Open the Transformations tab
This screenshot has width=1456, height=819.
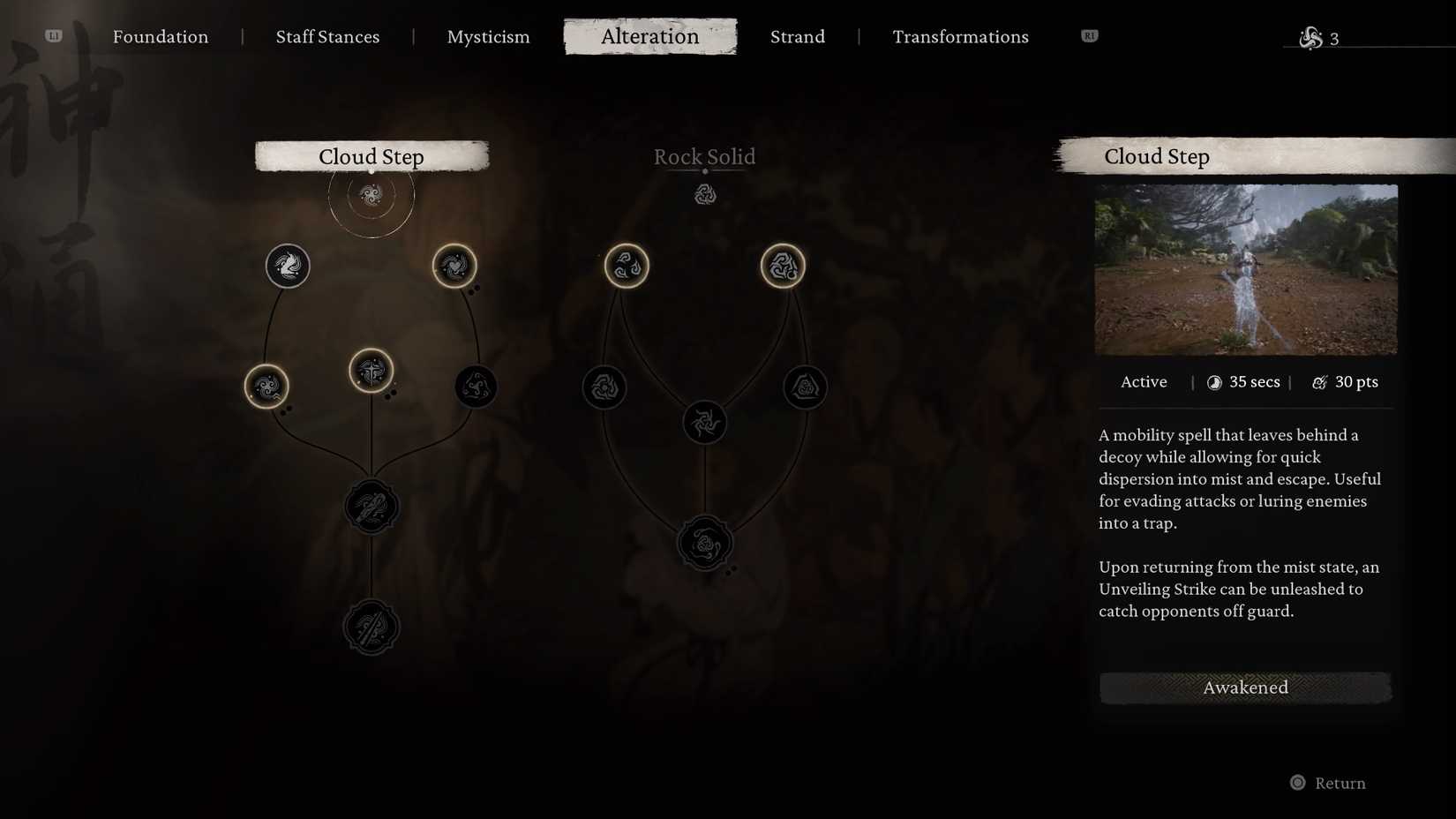pos(960,36)
